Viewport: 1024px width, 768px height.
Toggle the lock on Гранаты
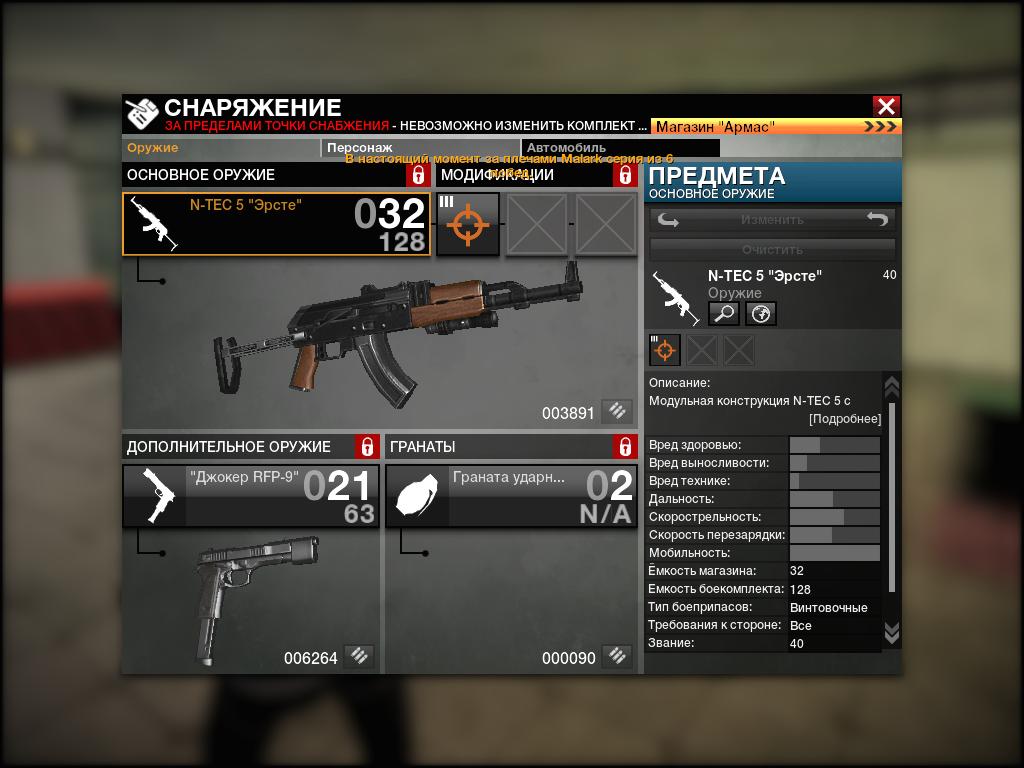coord(626,446)
